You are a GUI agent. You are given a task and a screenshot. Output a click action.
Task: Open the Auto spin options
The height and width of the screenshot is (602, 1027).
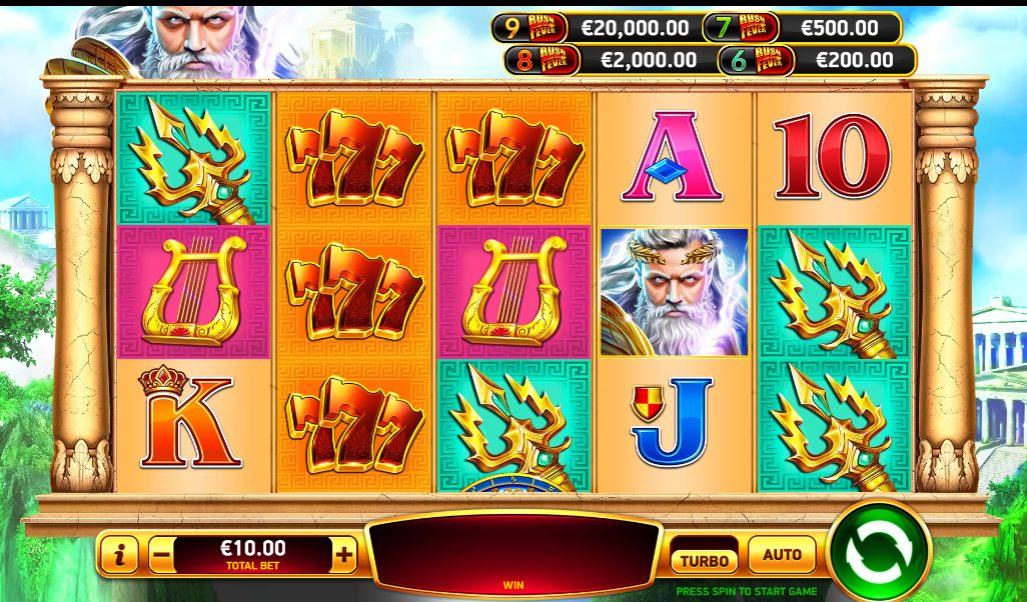tap(782, 554)
